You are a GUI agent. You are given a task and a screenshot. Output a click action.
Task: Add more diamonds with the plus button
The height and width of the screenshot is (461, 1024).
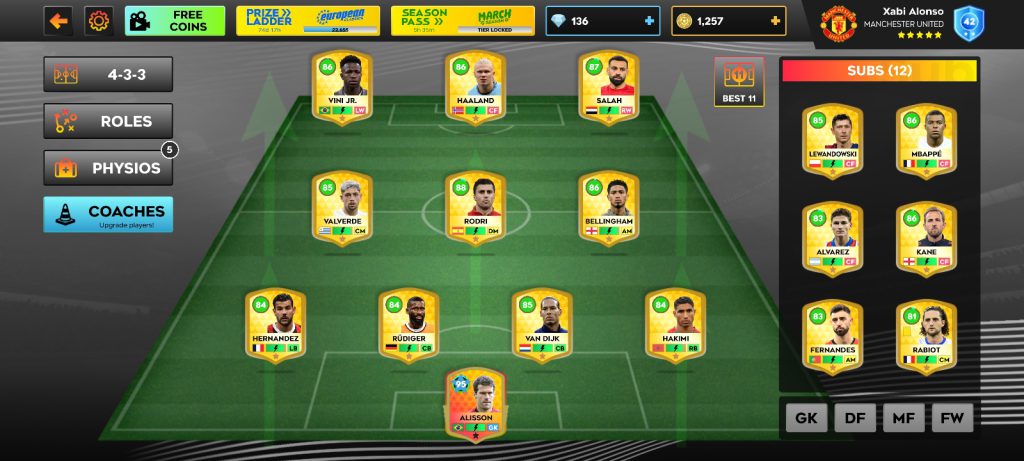click(x=649, y=21)
